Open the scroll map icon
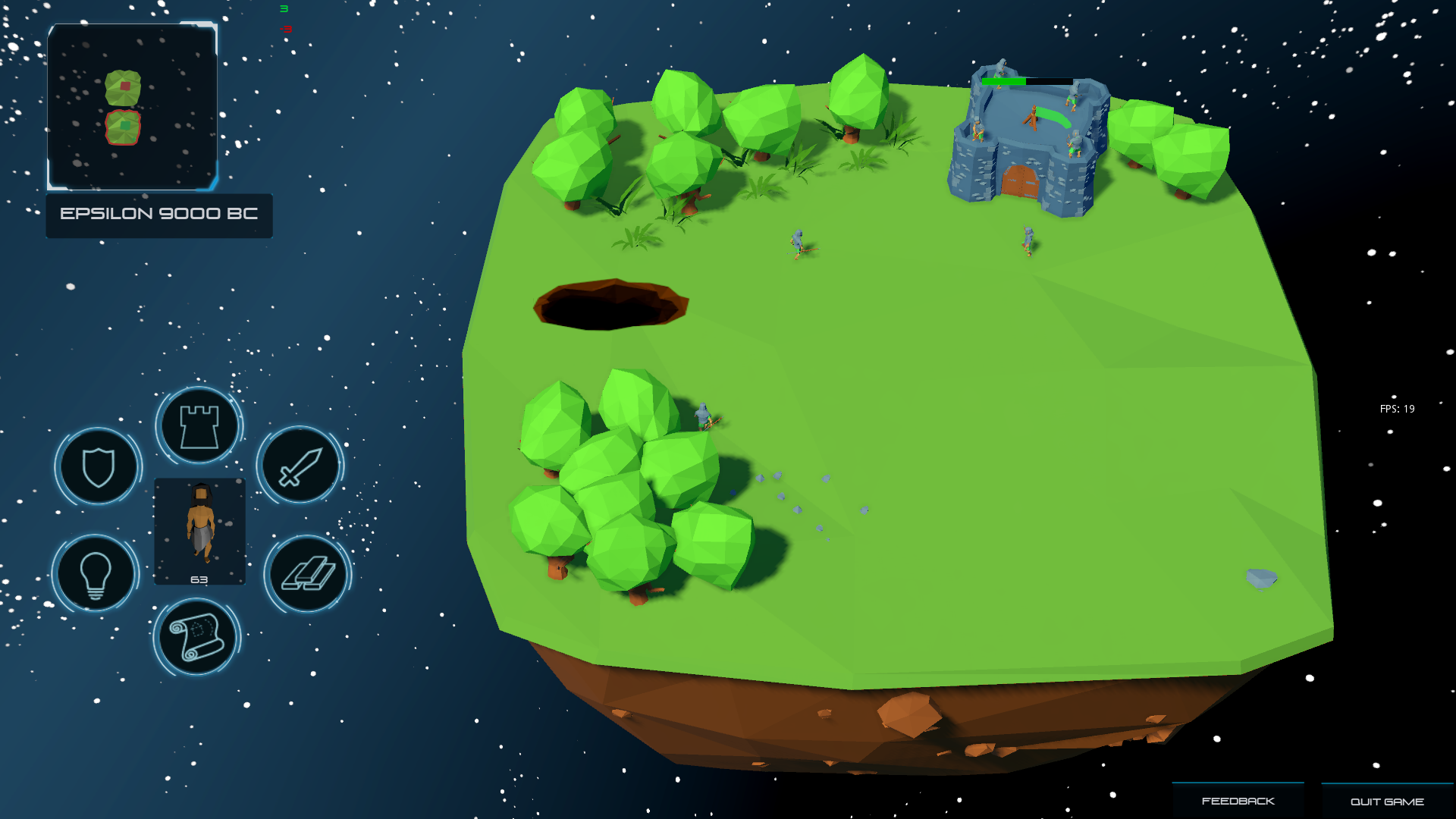 pos(198,638)
